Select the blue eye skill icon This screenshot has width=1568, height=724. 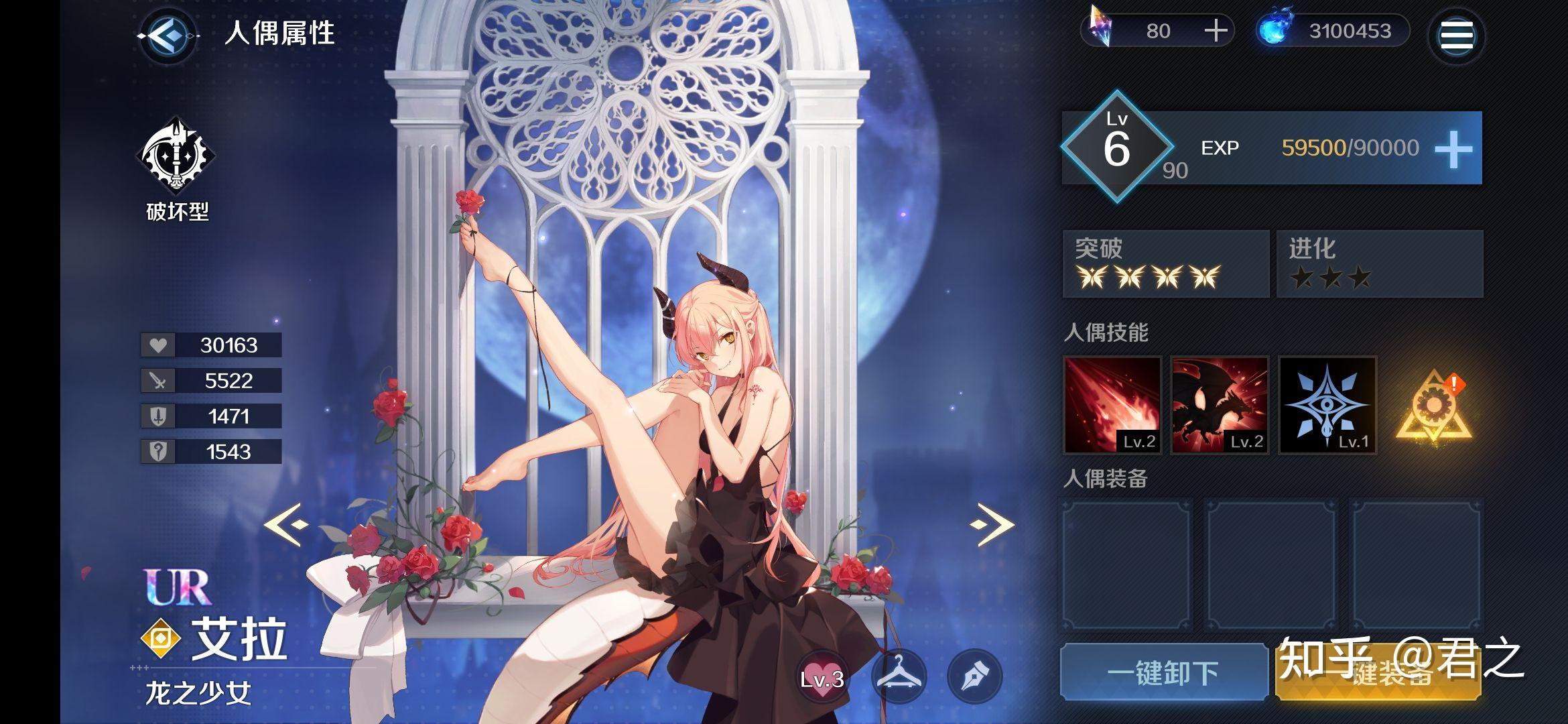tap(1327, 405)
